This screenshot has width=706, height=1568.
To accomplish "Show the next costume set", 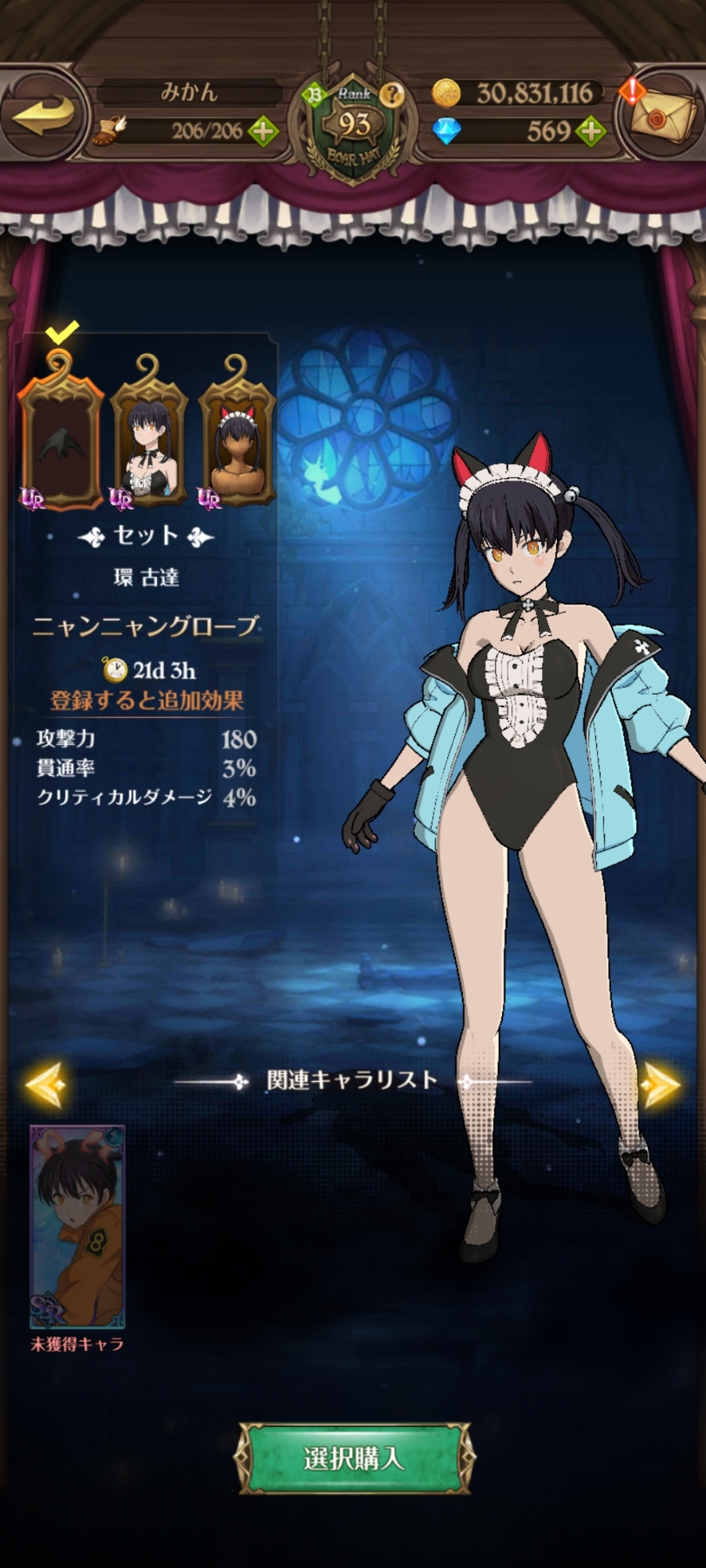I will (661, 1084).
